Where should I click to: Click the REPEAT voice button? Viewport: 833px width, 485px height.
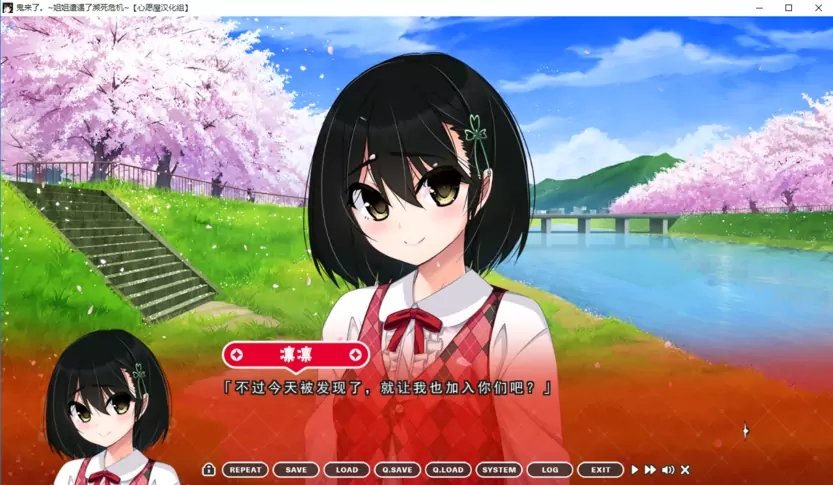pyautogui.click(x=245, y=469)
